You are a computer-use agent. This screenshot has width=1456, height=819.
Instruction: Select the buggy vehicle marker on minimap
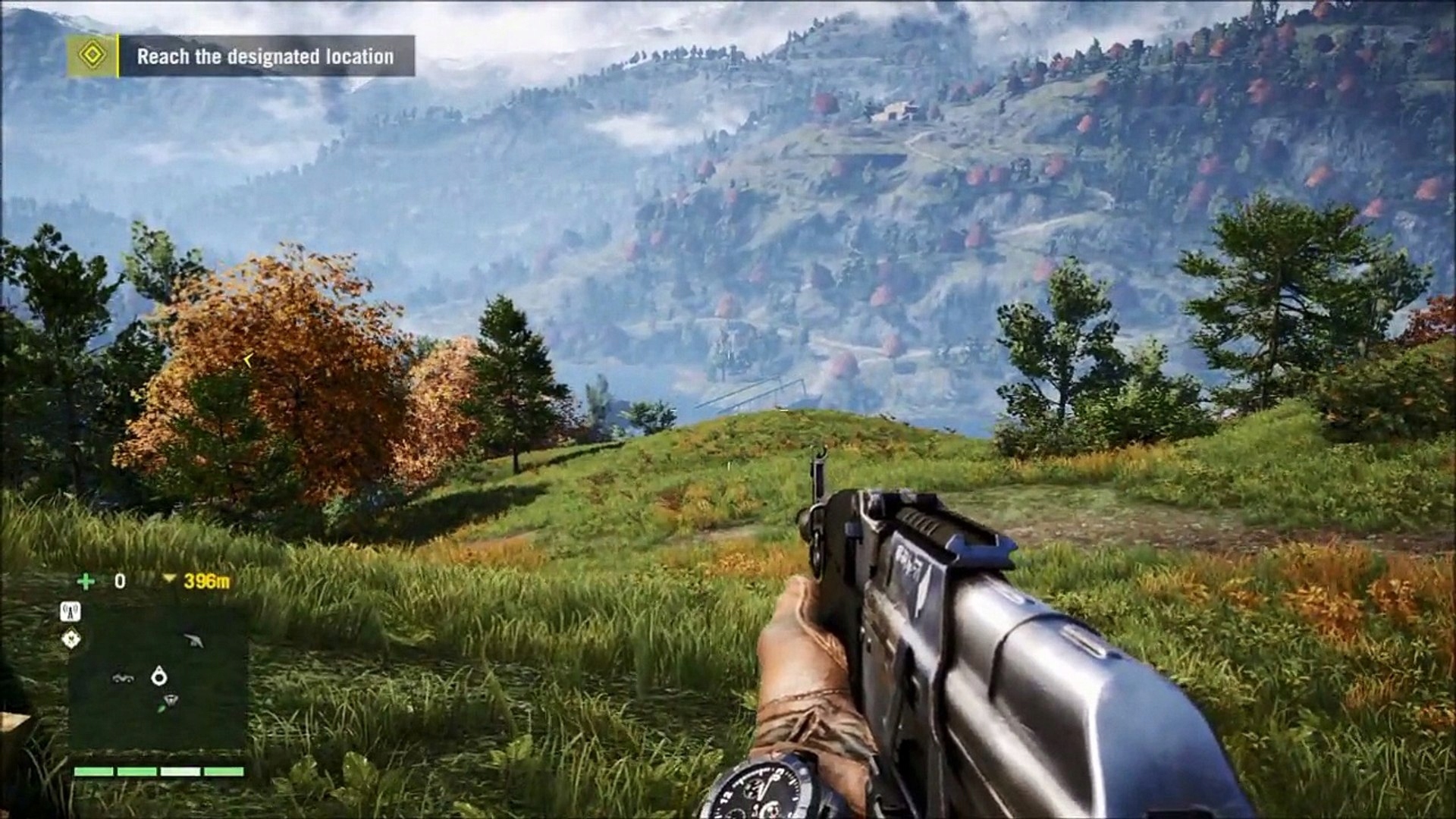[x=122, y=677]
